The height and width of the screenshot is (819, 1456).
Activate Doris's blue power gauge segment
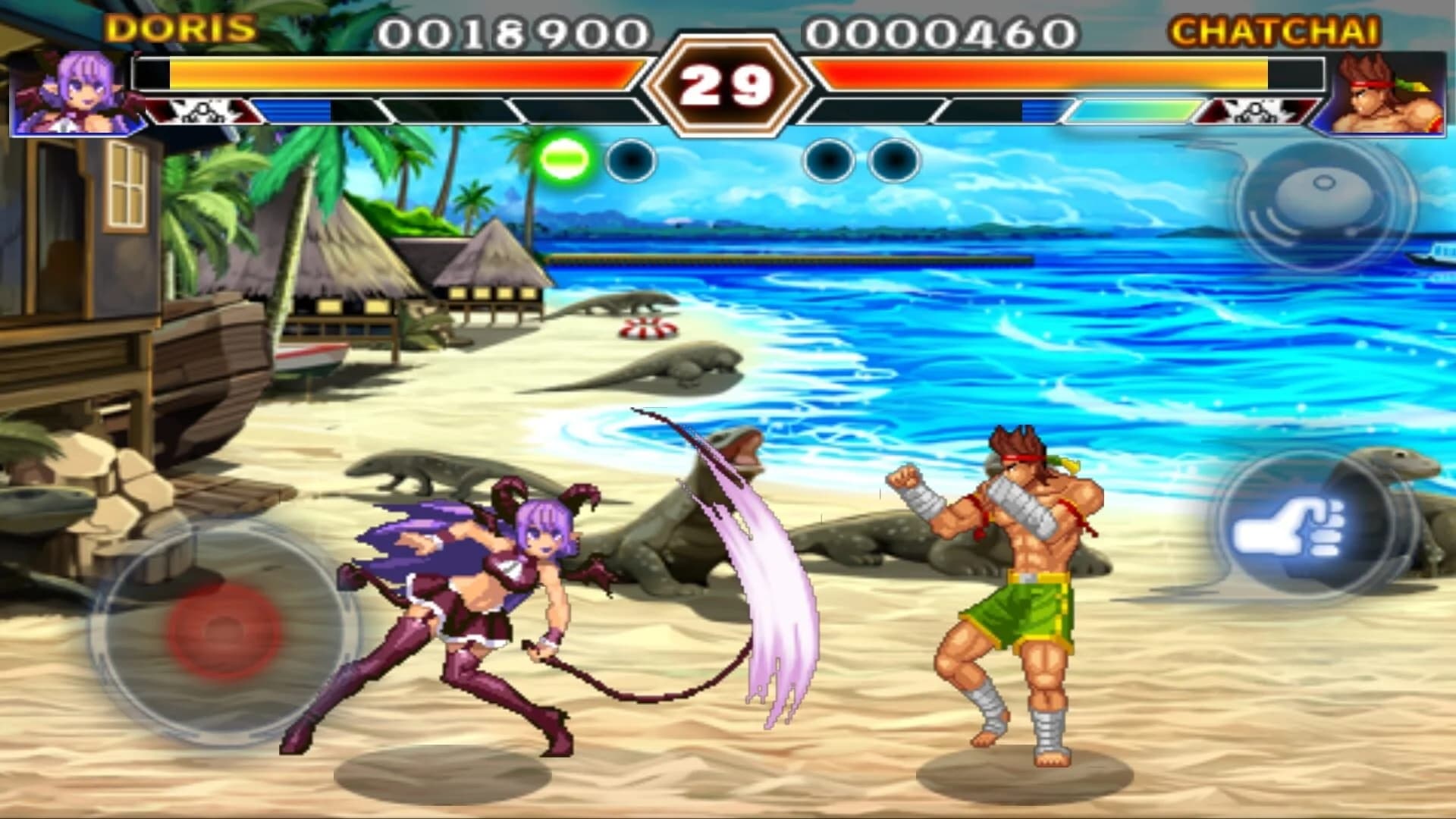(x=296, y=112)
